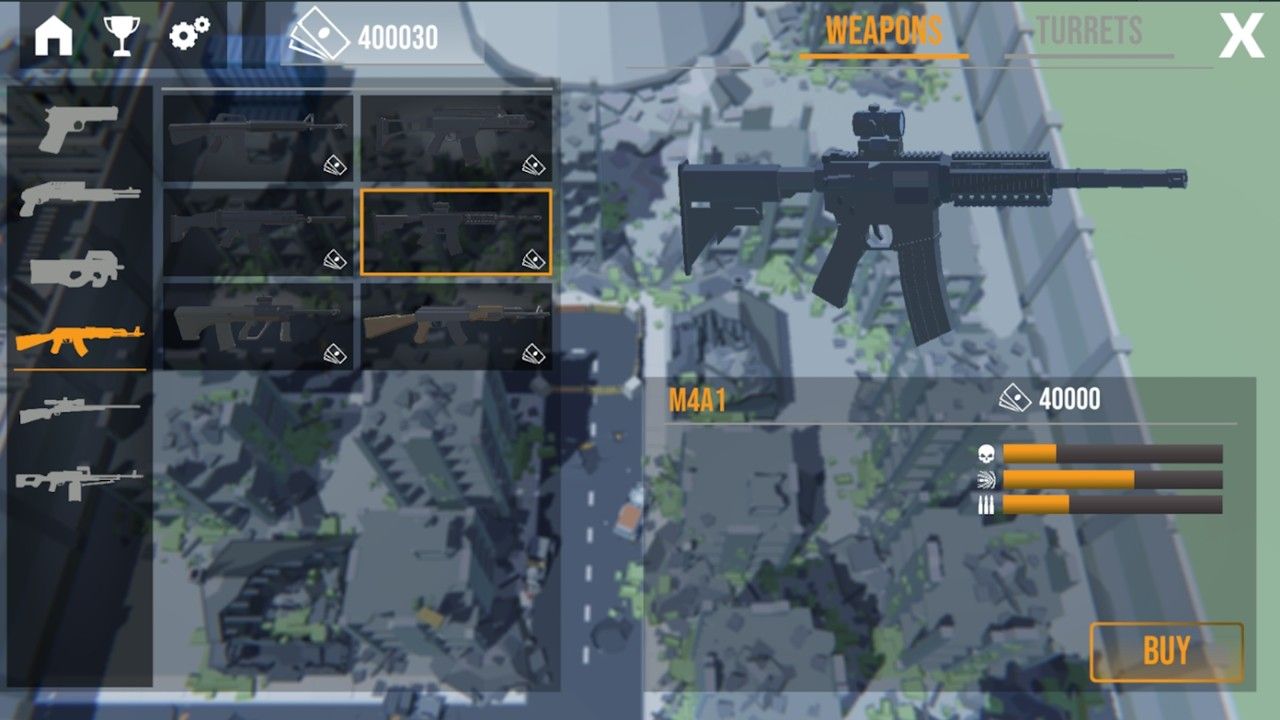The height and width of the screenshot is (720, 1280).
Task: Select the orange AK assault rifle category
Action: click(x=79, y=341)
